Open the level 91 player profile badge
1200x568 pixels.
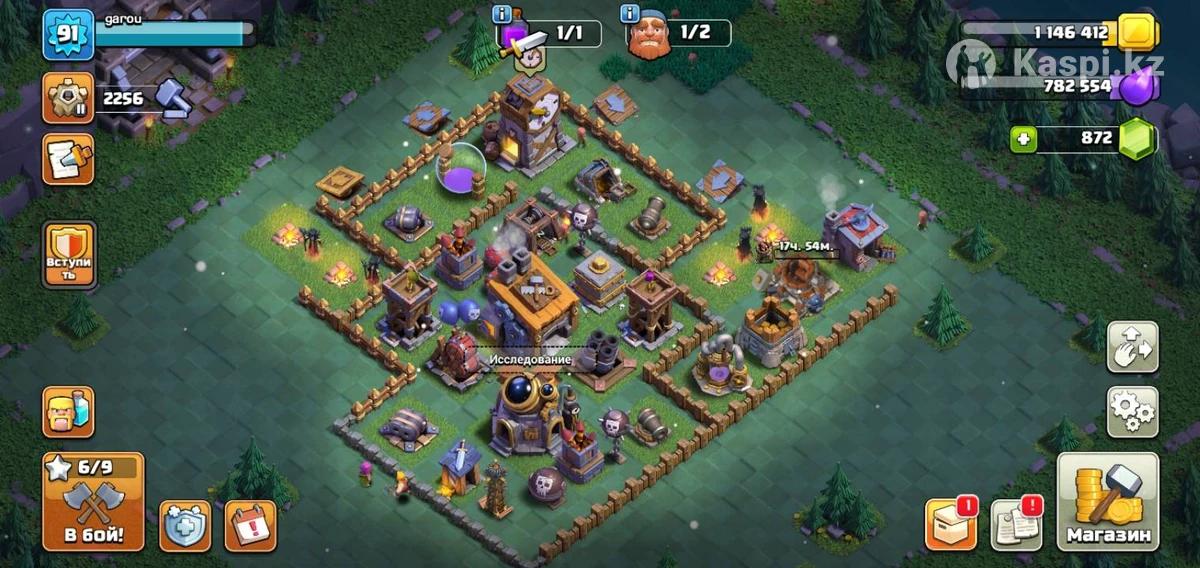coord(68,35)
